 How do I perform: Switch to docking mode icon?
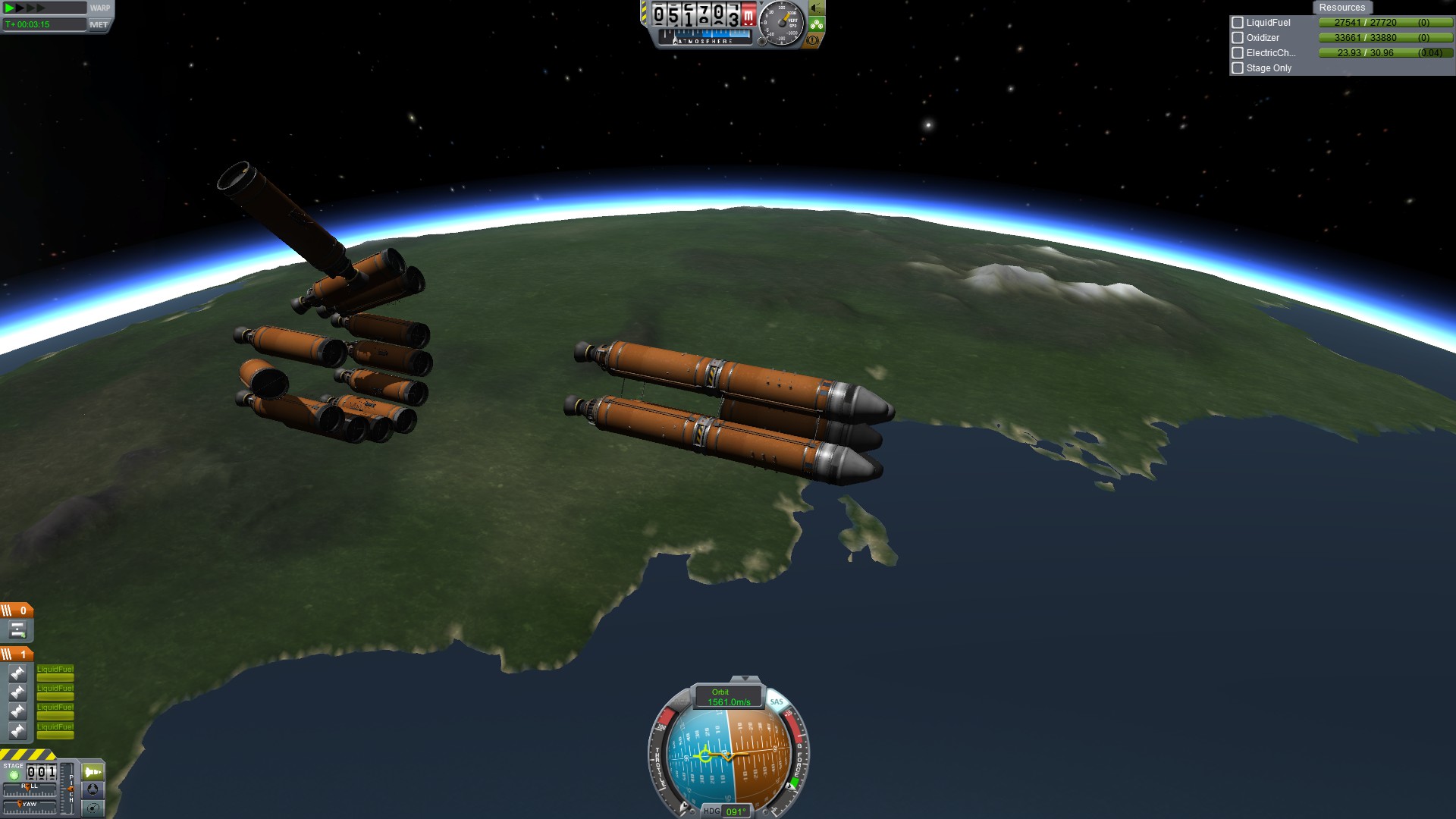pos(93,789)
